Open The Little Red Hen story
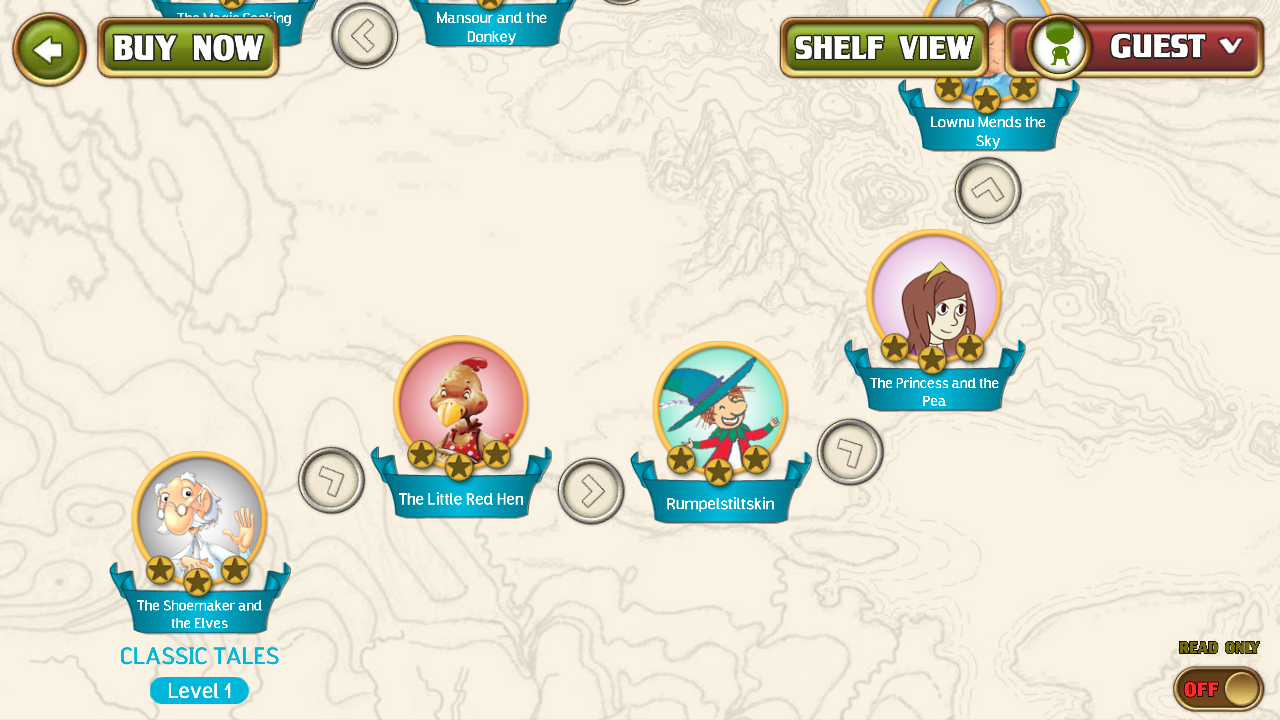1280x720 pixels. (x=460, y=405)
